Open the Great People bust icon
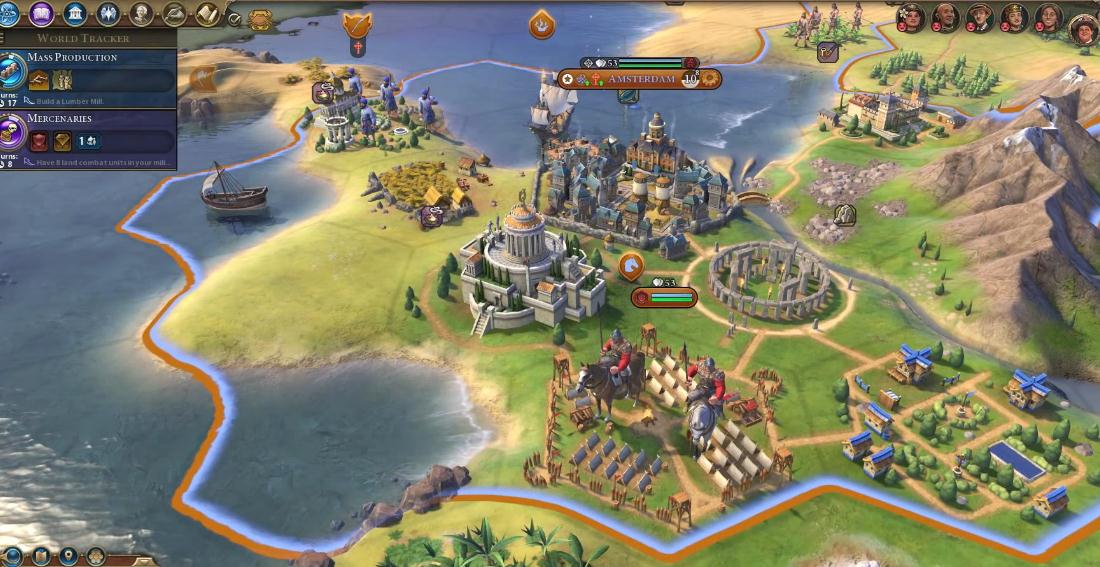The width and height of the screenshot is (1100, 567). [x=142, y=14]
